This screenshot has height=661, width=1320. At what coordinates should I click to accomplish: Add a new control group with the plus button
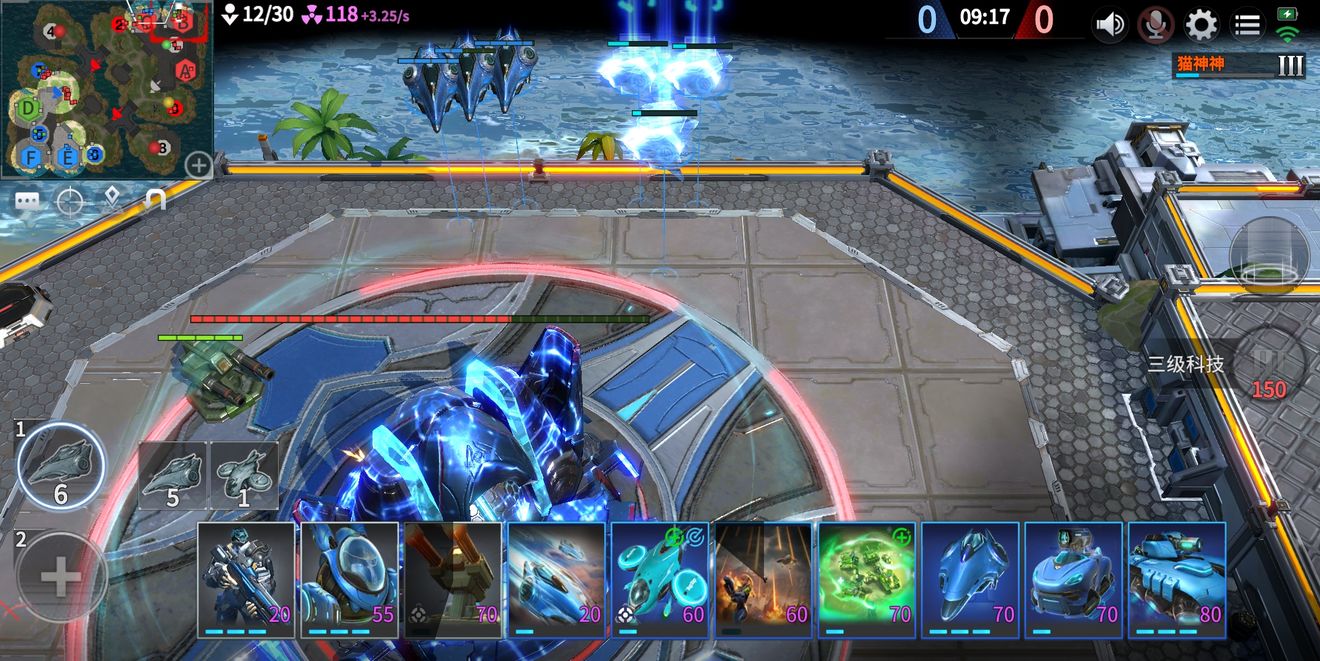click(x=60, y=576)
